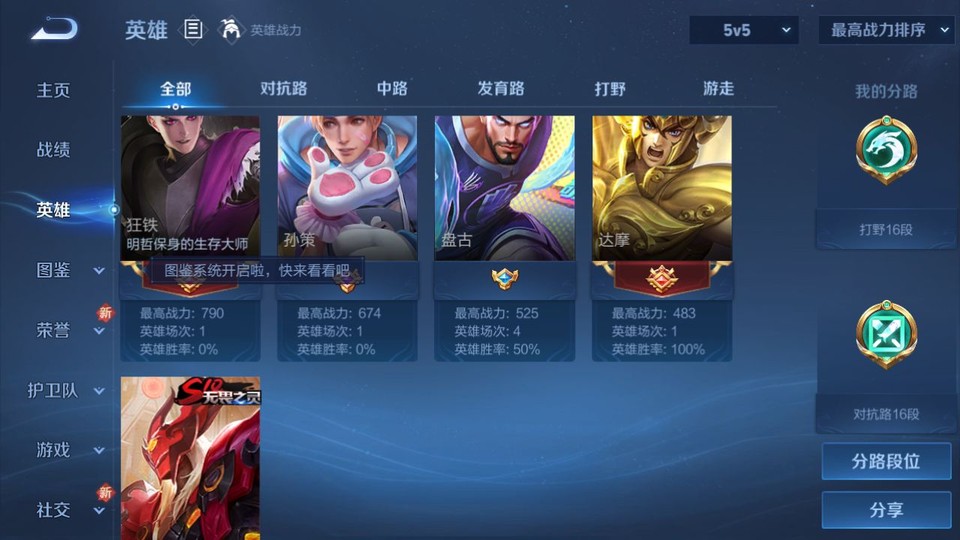This screenshot has width=960, height=540.
Task: Switch to the 发育路 tab
Action: click(x=501, y=89)
